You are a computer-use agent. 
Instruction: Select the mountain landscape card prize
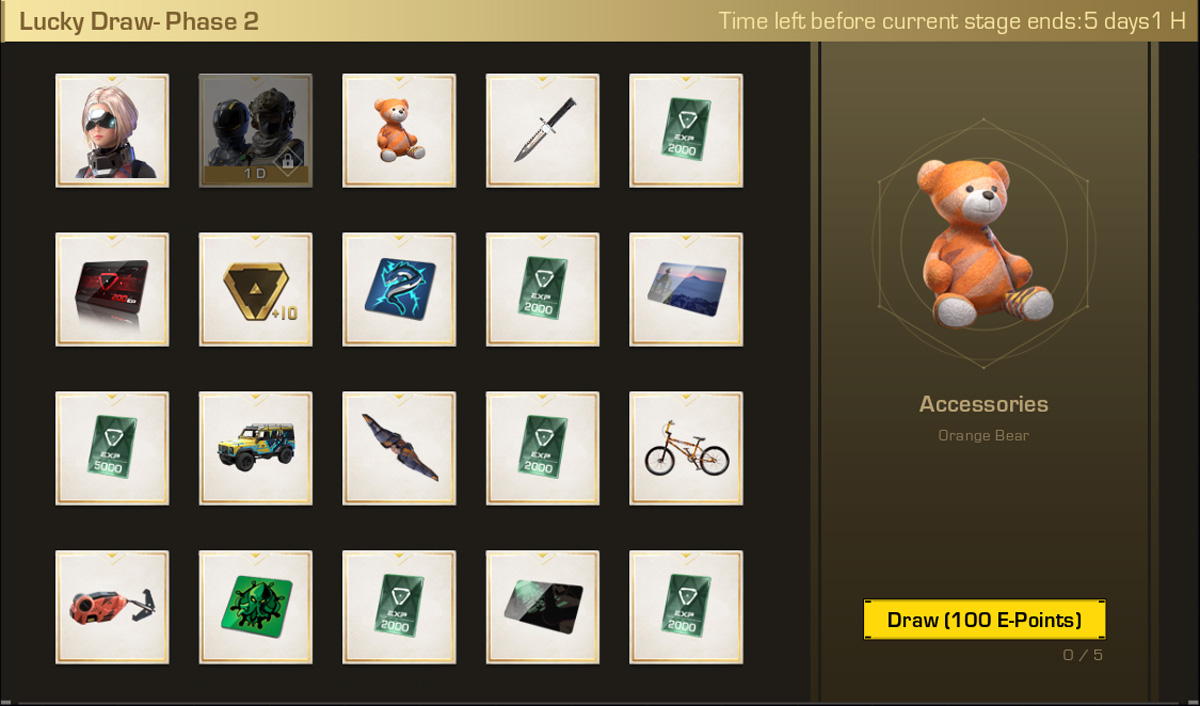pos(686,289)
